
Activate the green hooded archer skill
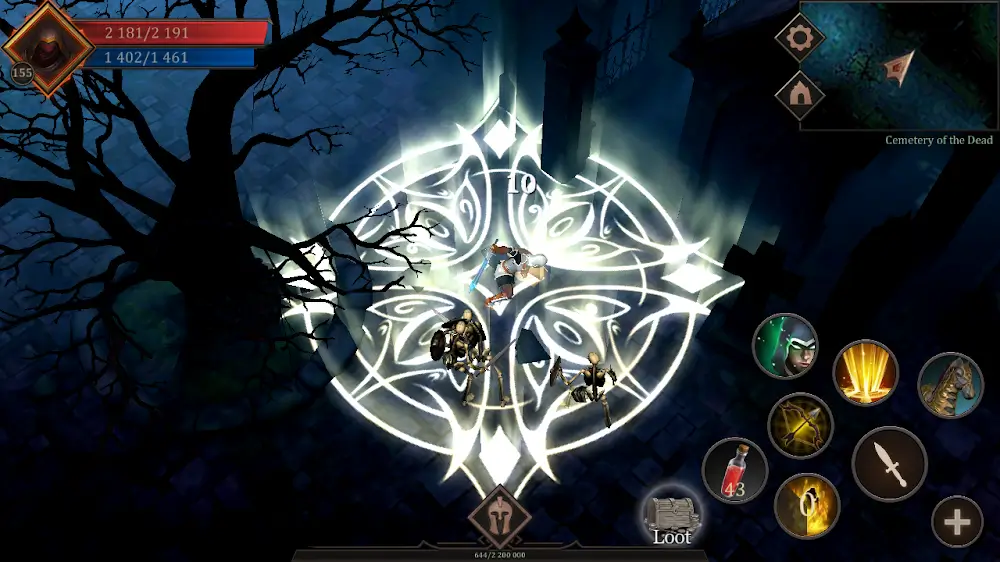785,346
